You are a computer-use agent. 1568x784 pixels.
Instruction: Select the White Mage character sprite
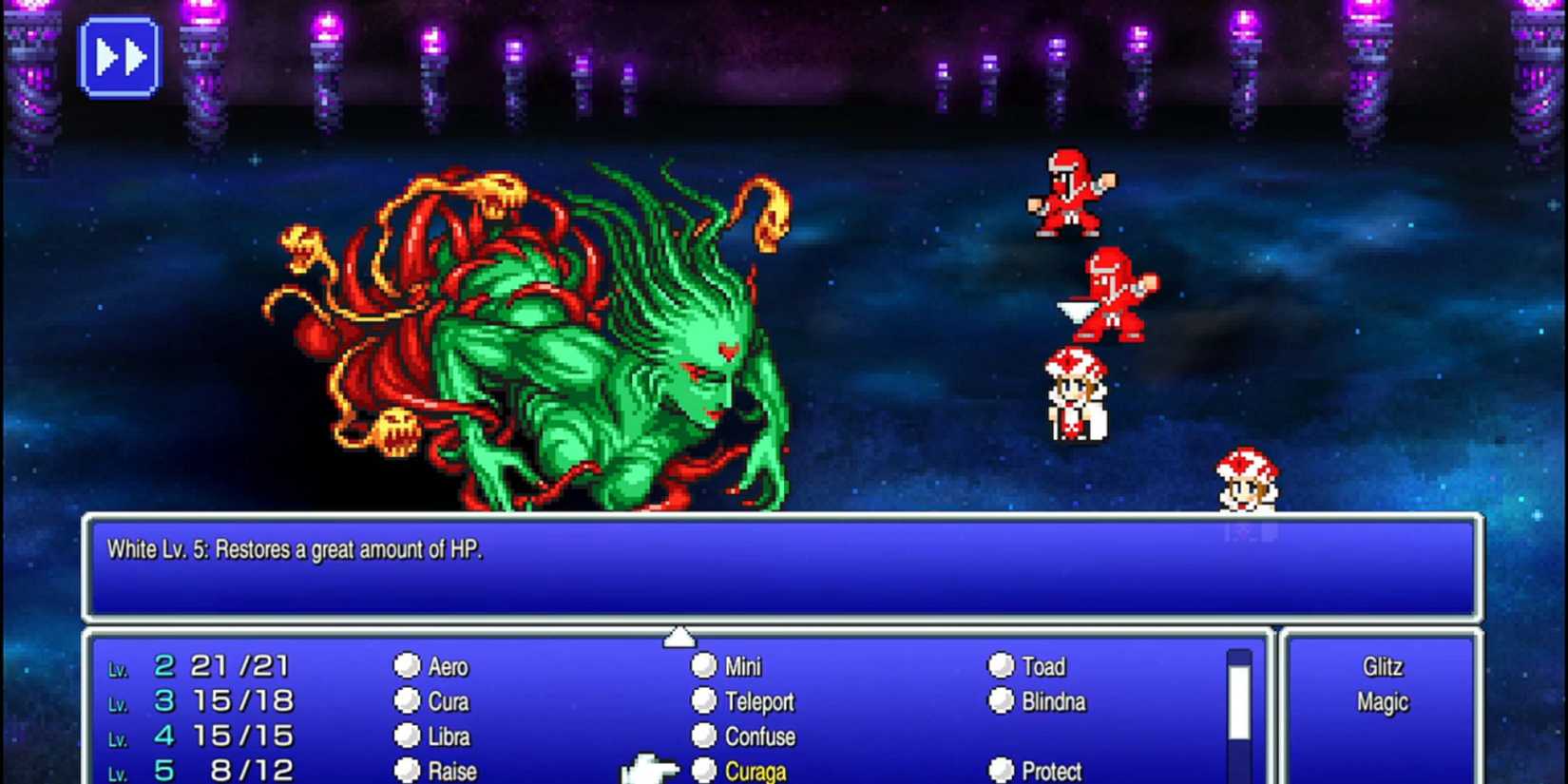click(x=1078, y=394)
